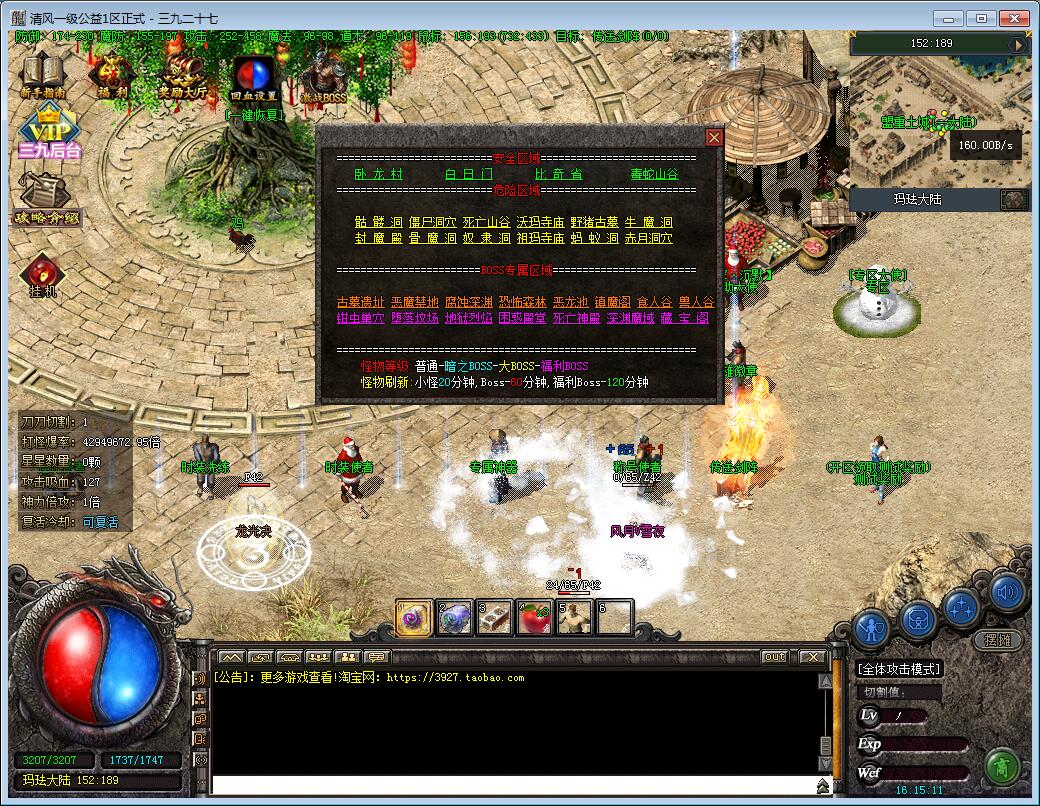
Task: Close the game window
Action: (1013, 18)
